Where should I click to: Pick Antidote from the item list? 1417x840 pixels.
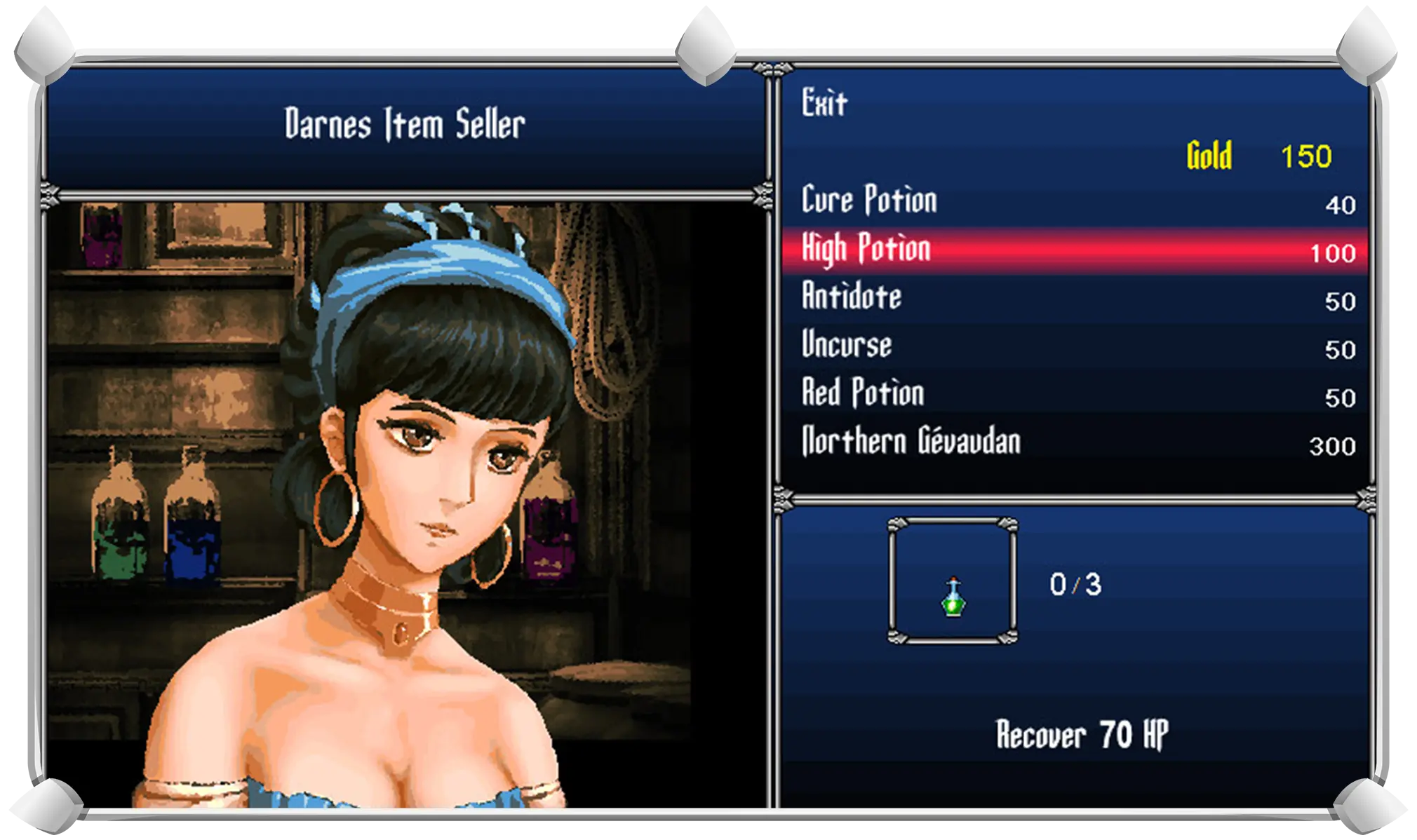click(852, 297)
